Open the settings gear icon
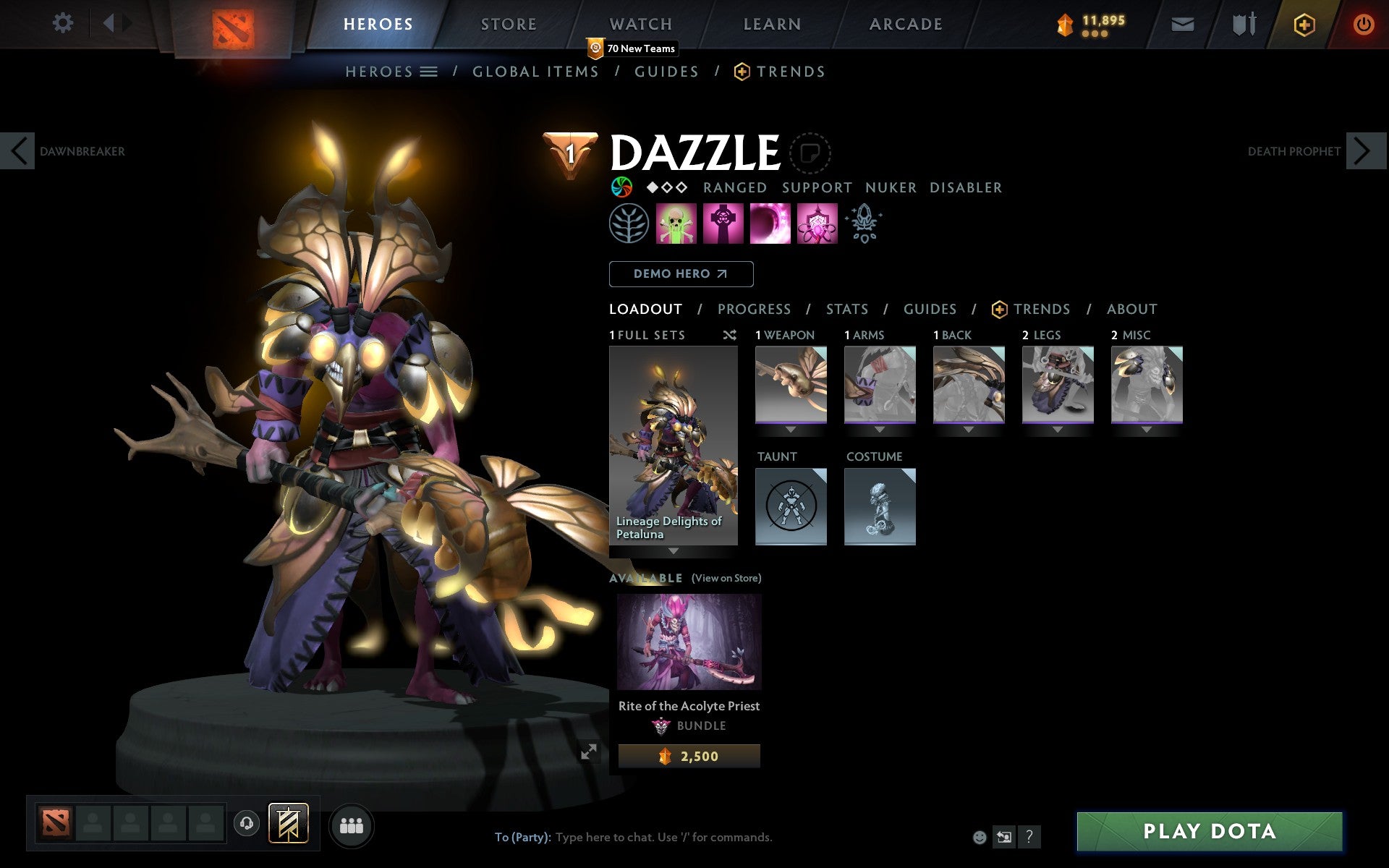 [64, 23]
